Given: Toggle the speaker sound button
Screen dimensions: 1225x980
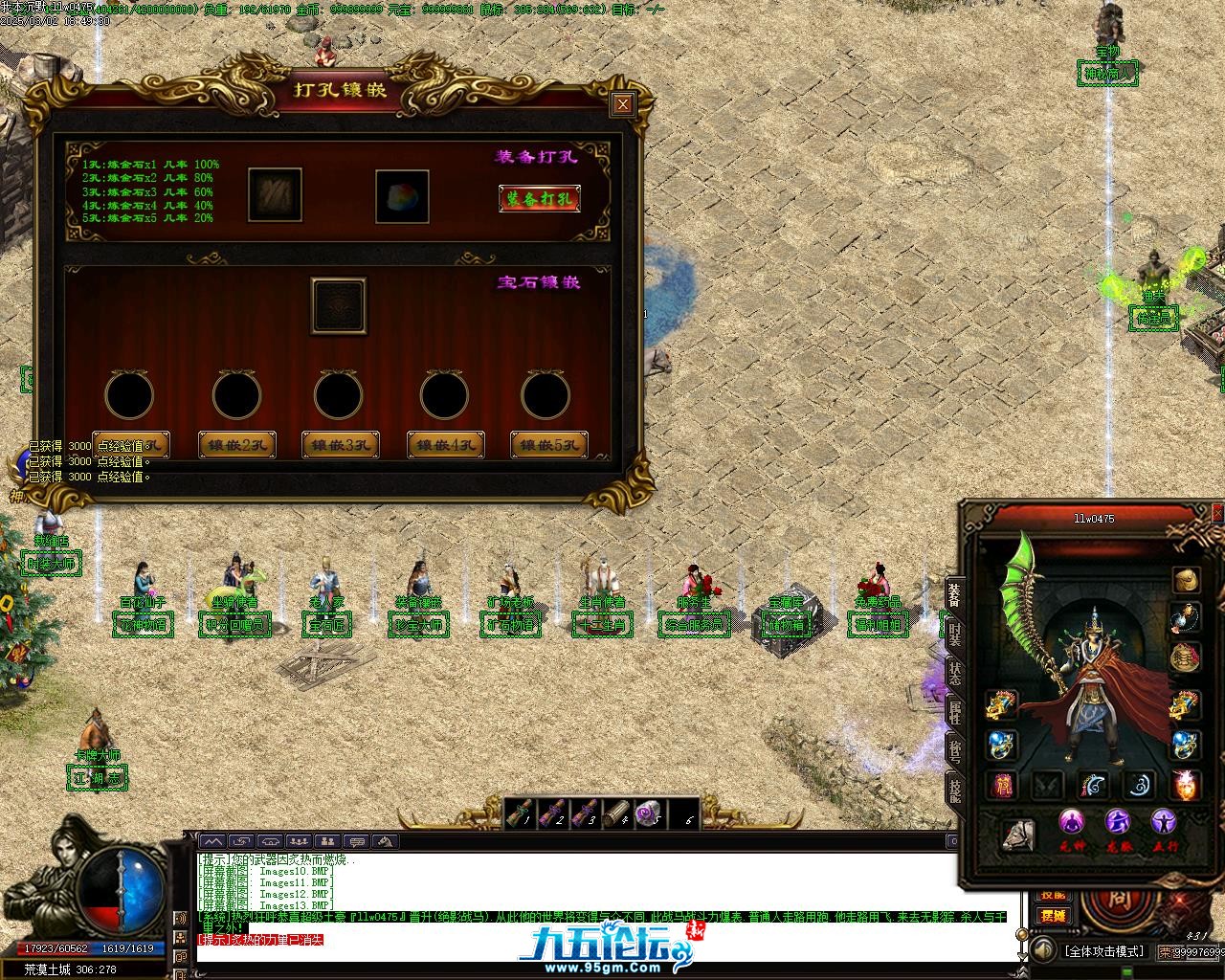Looking at the screenshot, I should pyautogui.click(x=1041, y=950).
